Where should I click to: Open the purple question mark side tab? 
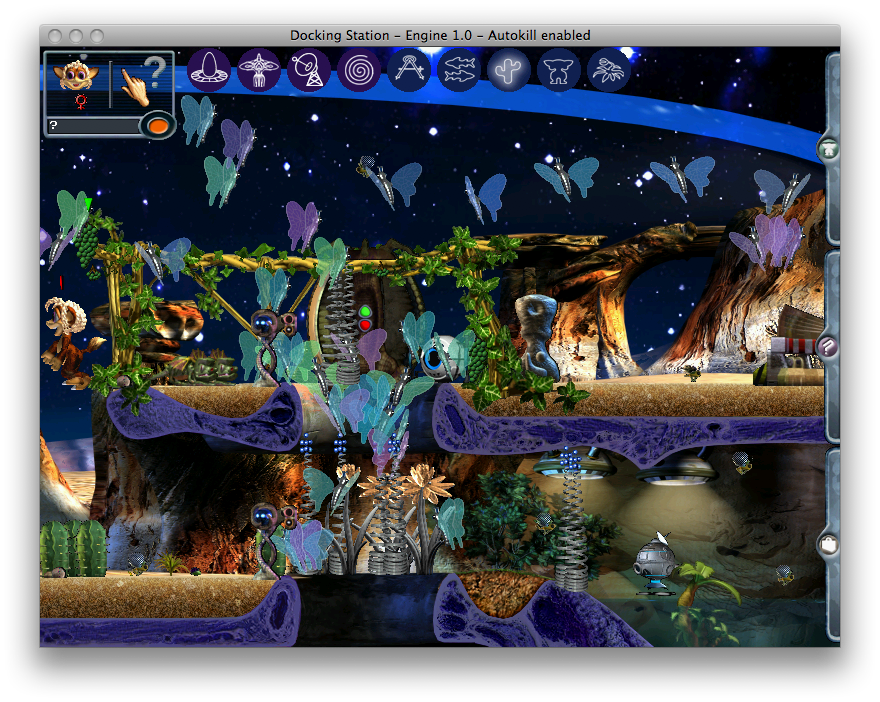(x=829, y=347)
